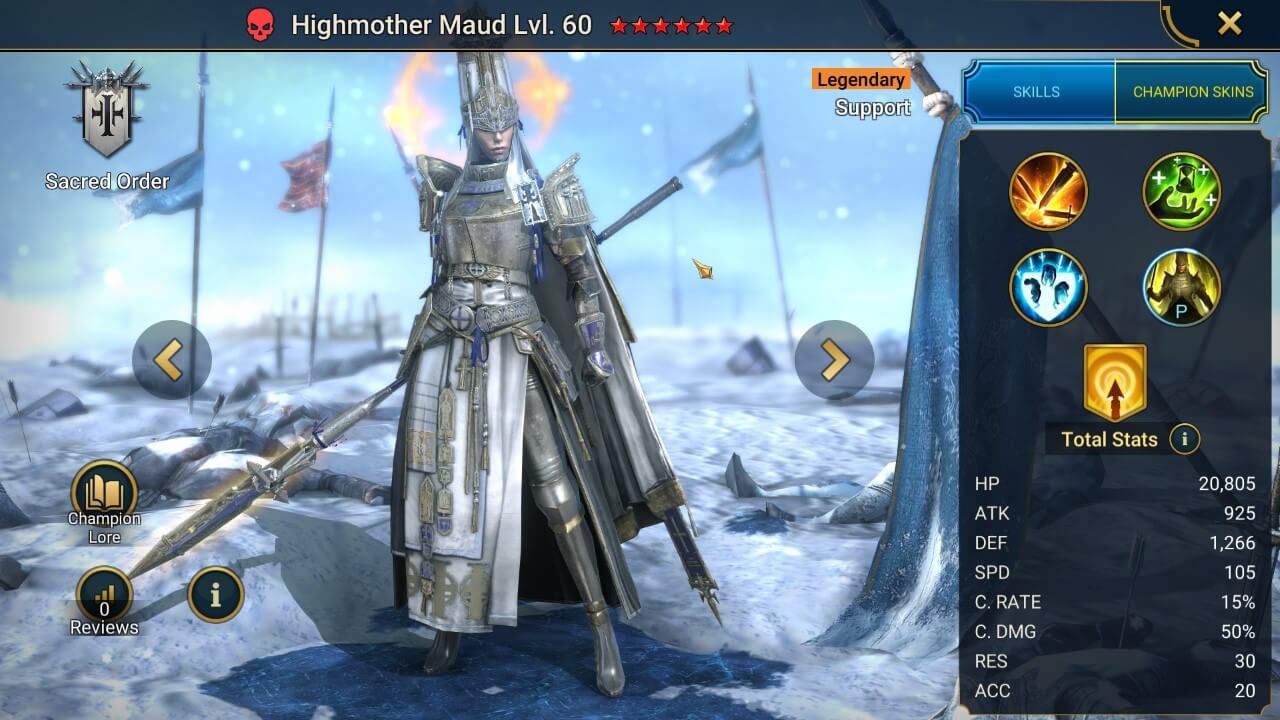The width and height of the screenshot is (1280, 720).
Task: Select the circular info icon near Reviews
Action: pos(216,592)
